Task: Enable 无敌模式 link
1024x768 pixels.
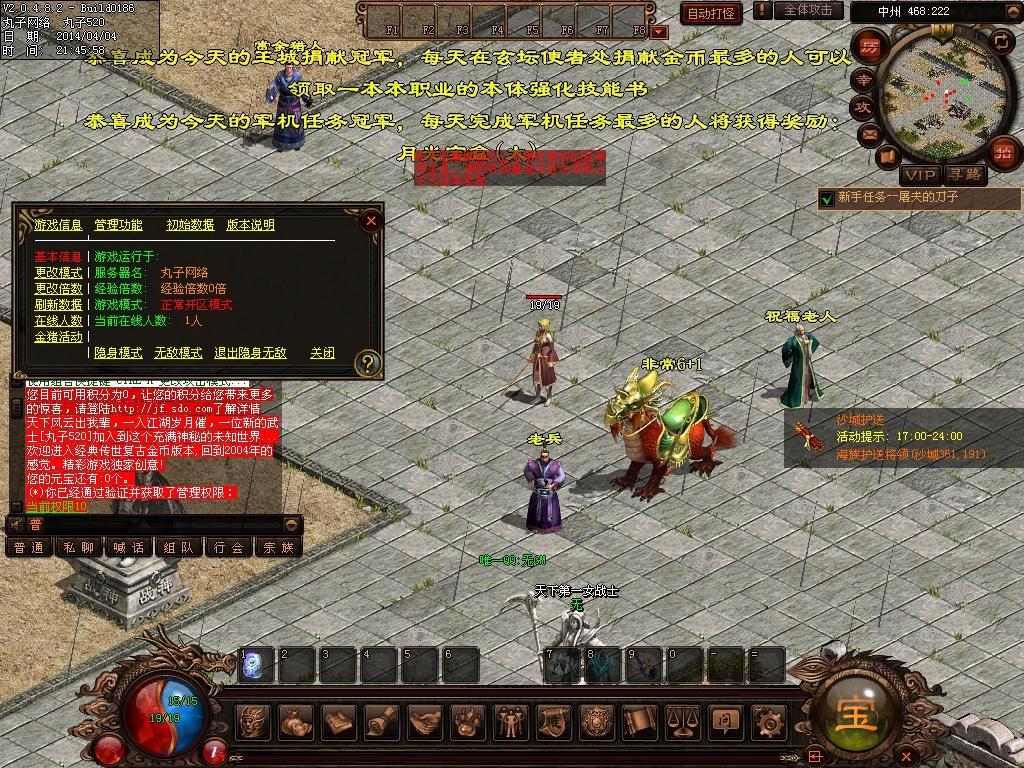Action: tap(178, 353)
